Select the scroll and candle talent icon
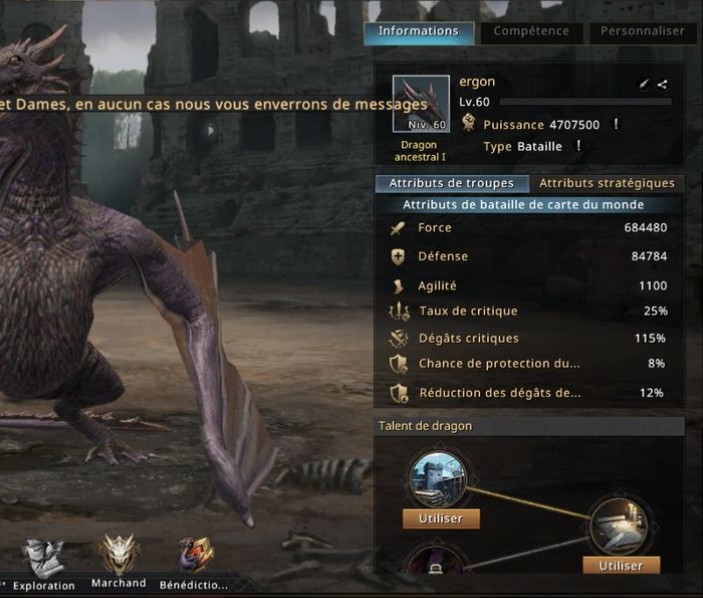Viewport: 703px width, 598px height. click(620, 525)
